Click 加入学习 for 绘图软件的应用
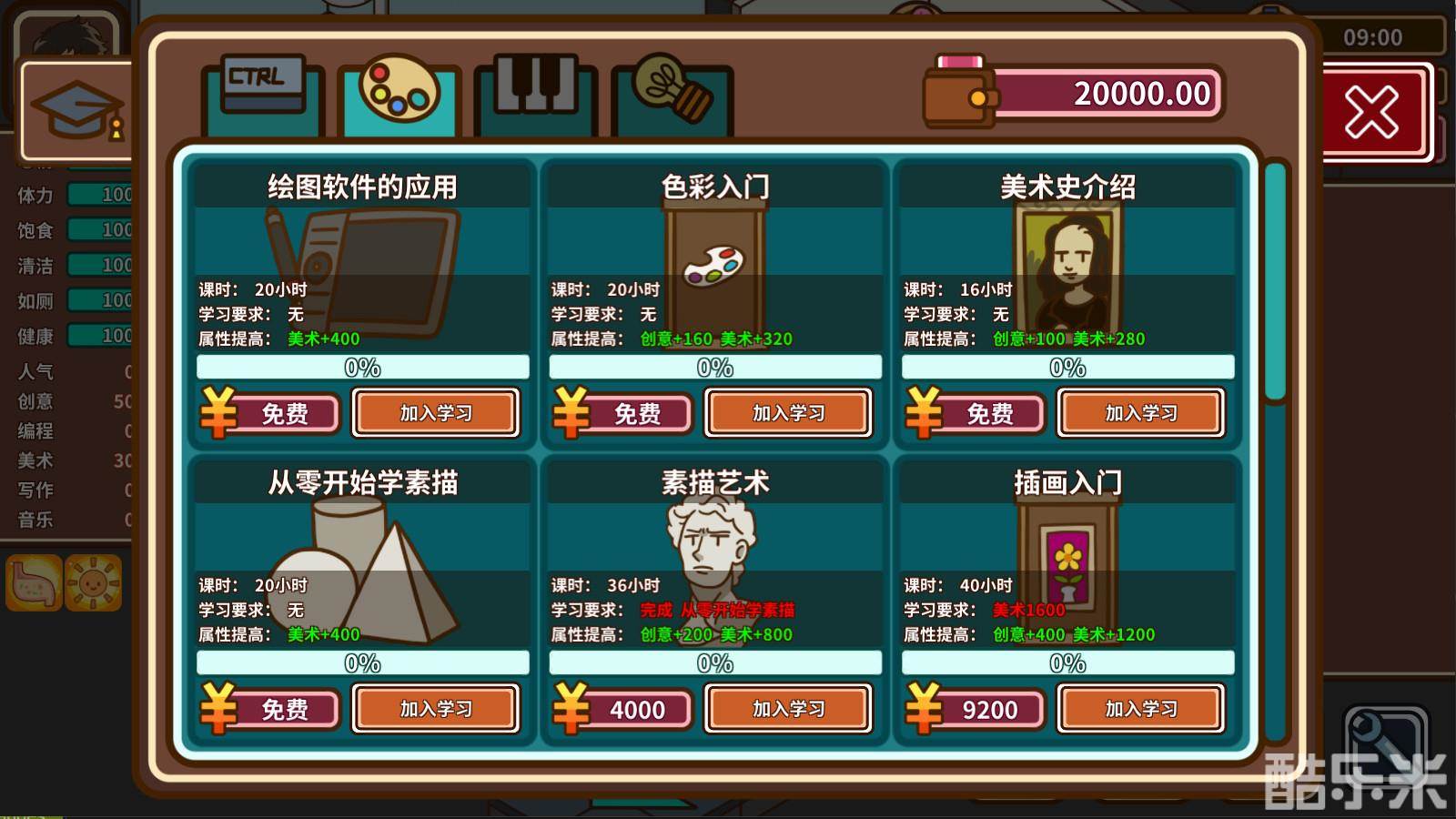Image resolution: width=1456 pixels, height=819 pixels. point(437,412)
